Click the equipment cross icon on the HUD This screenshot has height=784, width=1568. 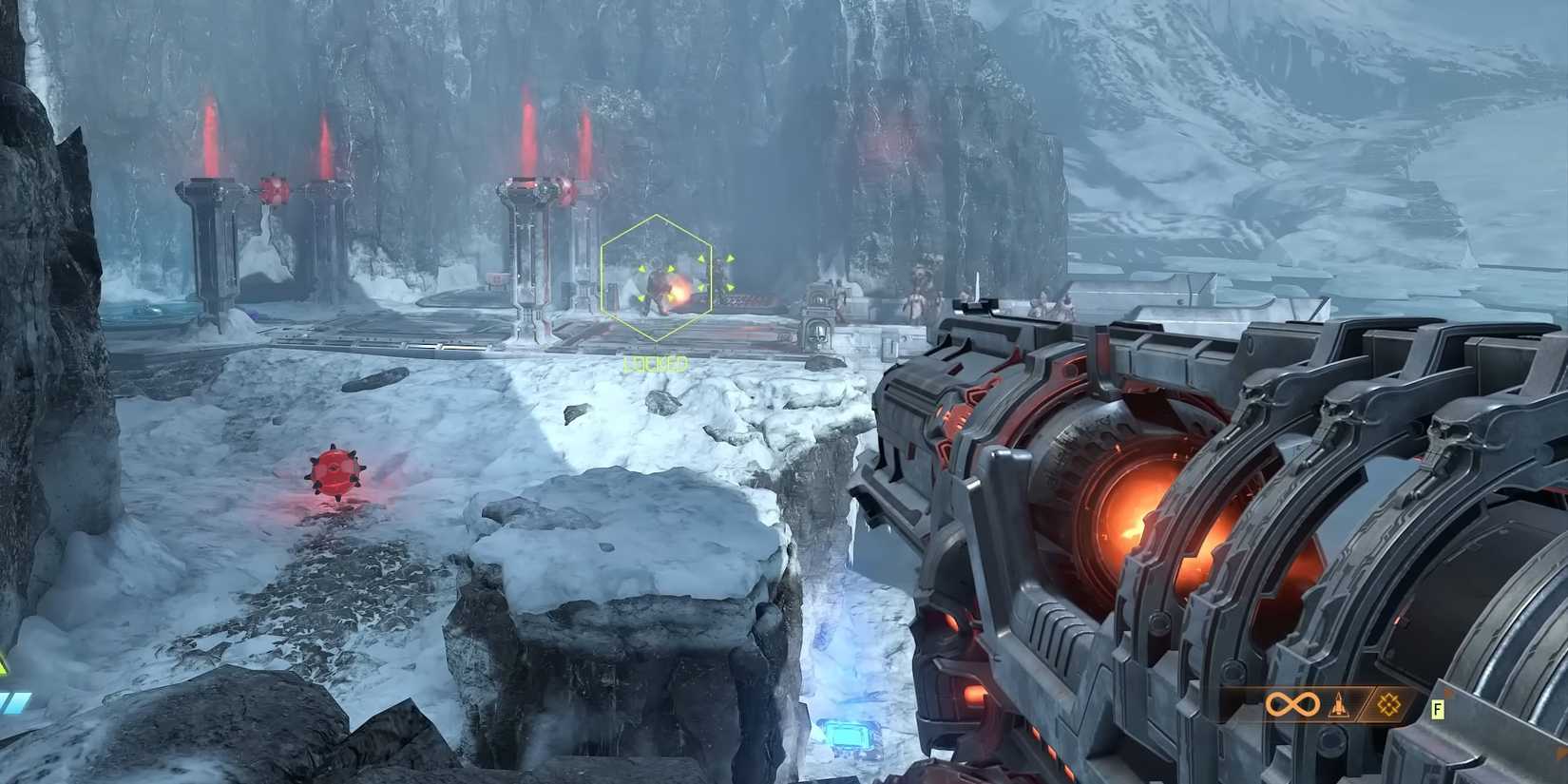tap(1388, 705)
